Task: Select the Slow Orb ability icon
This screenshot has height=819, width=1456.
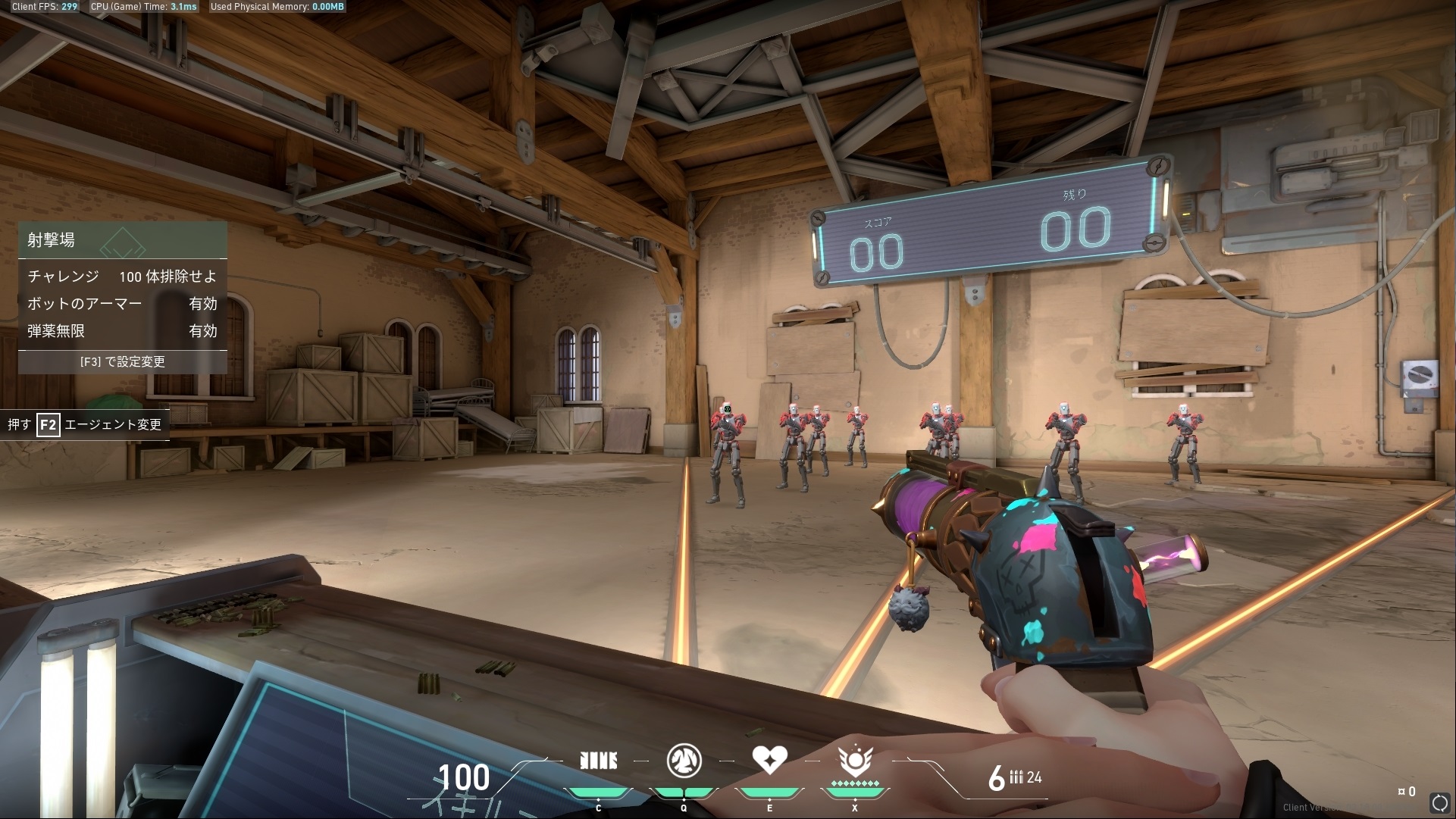Action: pos(684,761)
